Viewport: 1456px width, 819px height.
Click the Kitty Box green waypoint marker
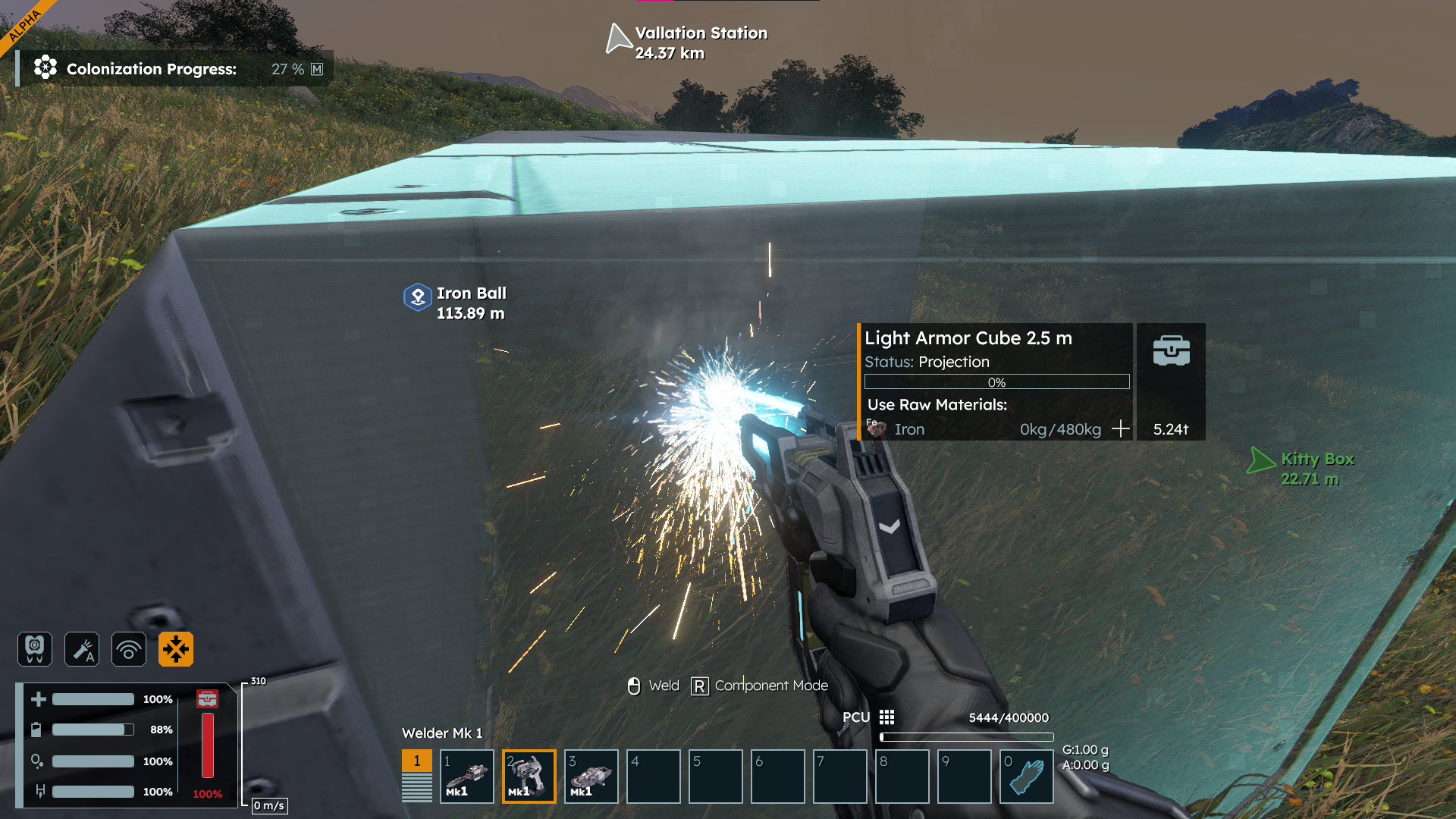1260,460
